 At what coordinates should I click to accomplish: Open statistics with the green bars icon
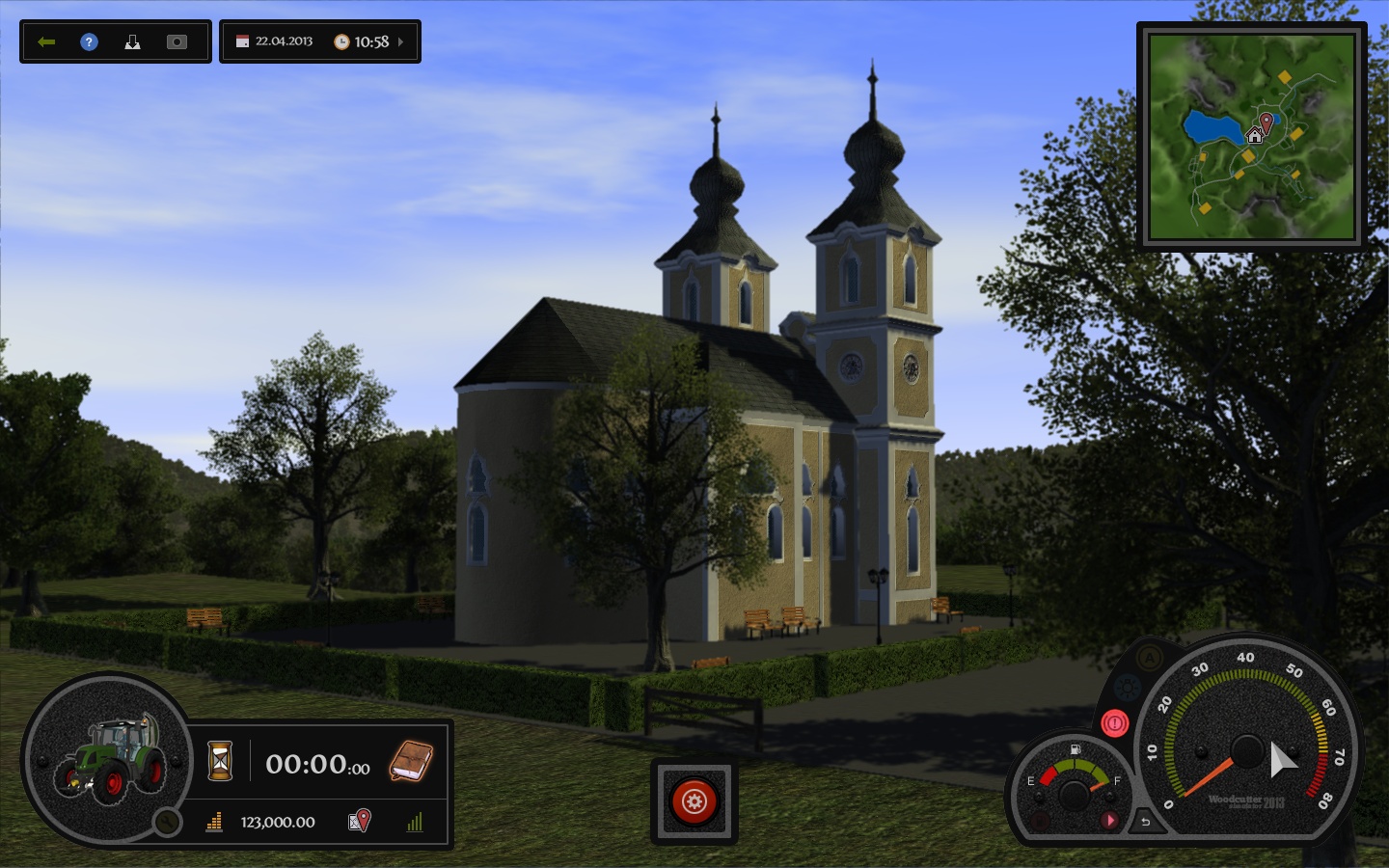tap(415, 822)
